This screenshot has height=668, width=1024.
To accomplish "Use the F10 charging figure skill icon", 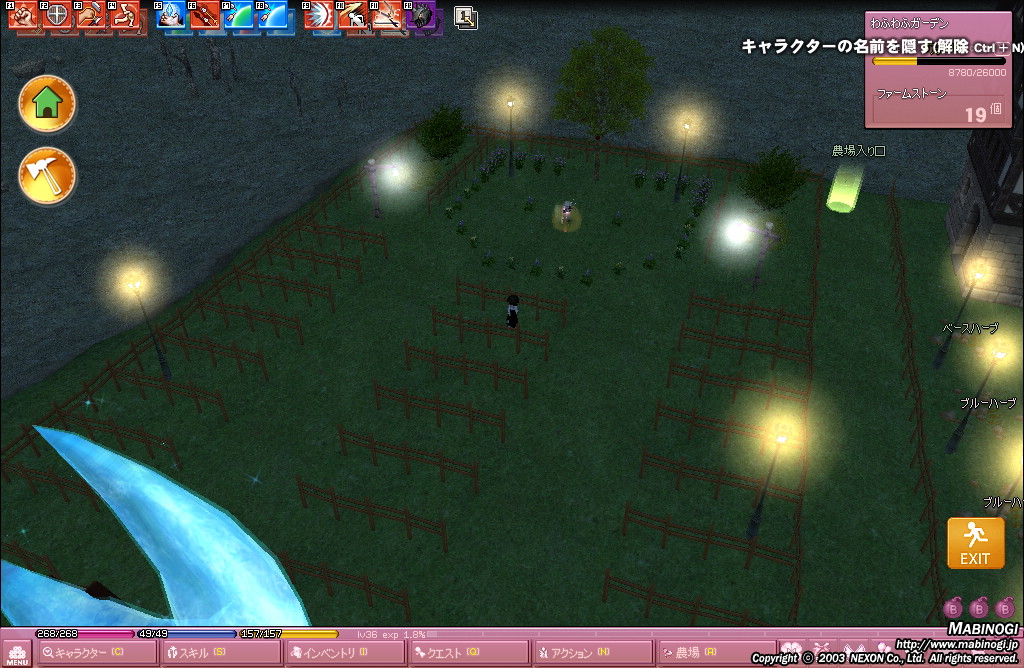I will click(352, 16).
